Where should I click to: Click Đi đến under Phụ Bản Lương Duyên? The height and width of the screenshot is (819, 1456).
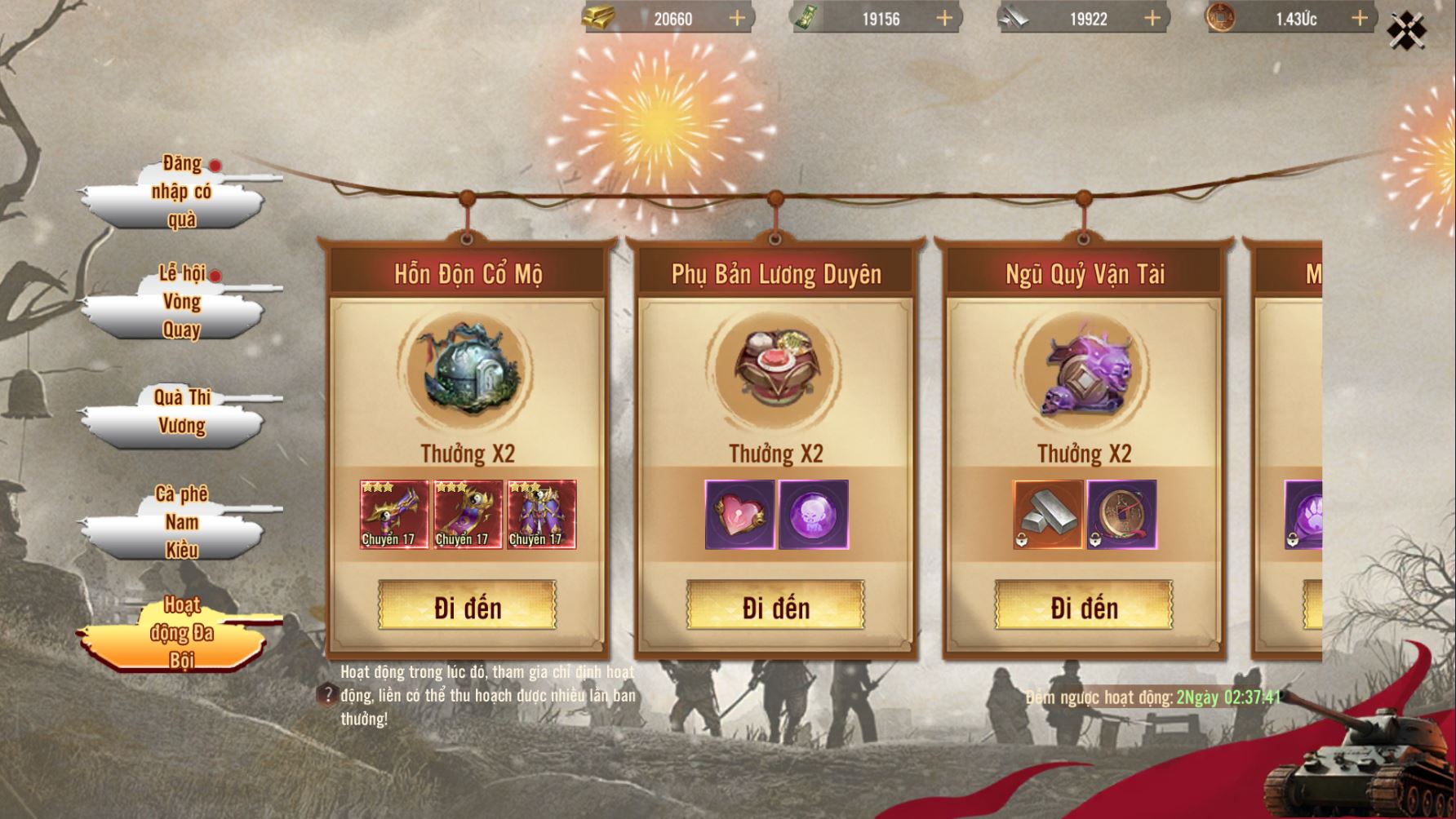coord(775,606)
